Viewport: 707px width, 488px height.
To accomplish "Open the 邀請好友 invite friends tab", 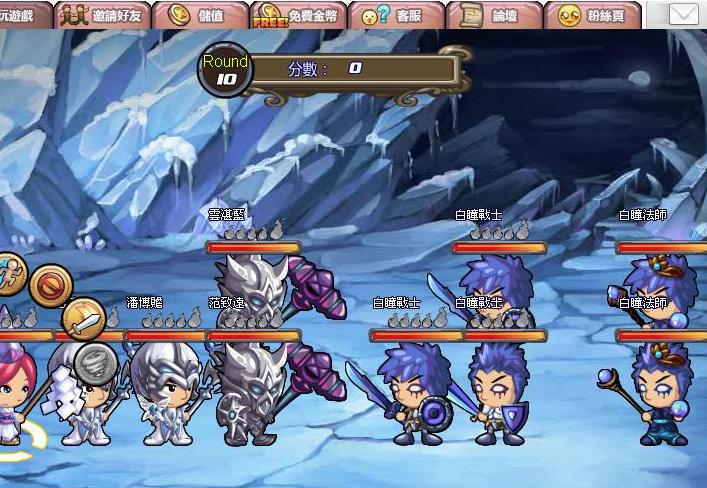I will pyautogui.click(x=103, y=15).
